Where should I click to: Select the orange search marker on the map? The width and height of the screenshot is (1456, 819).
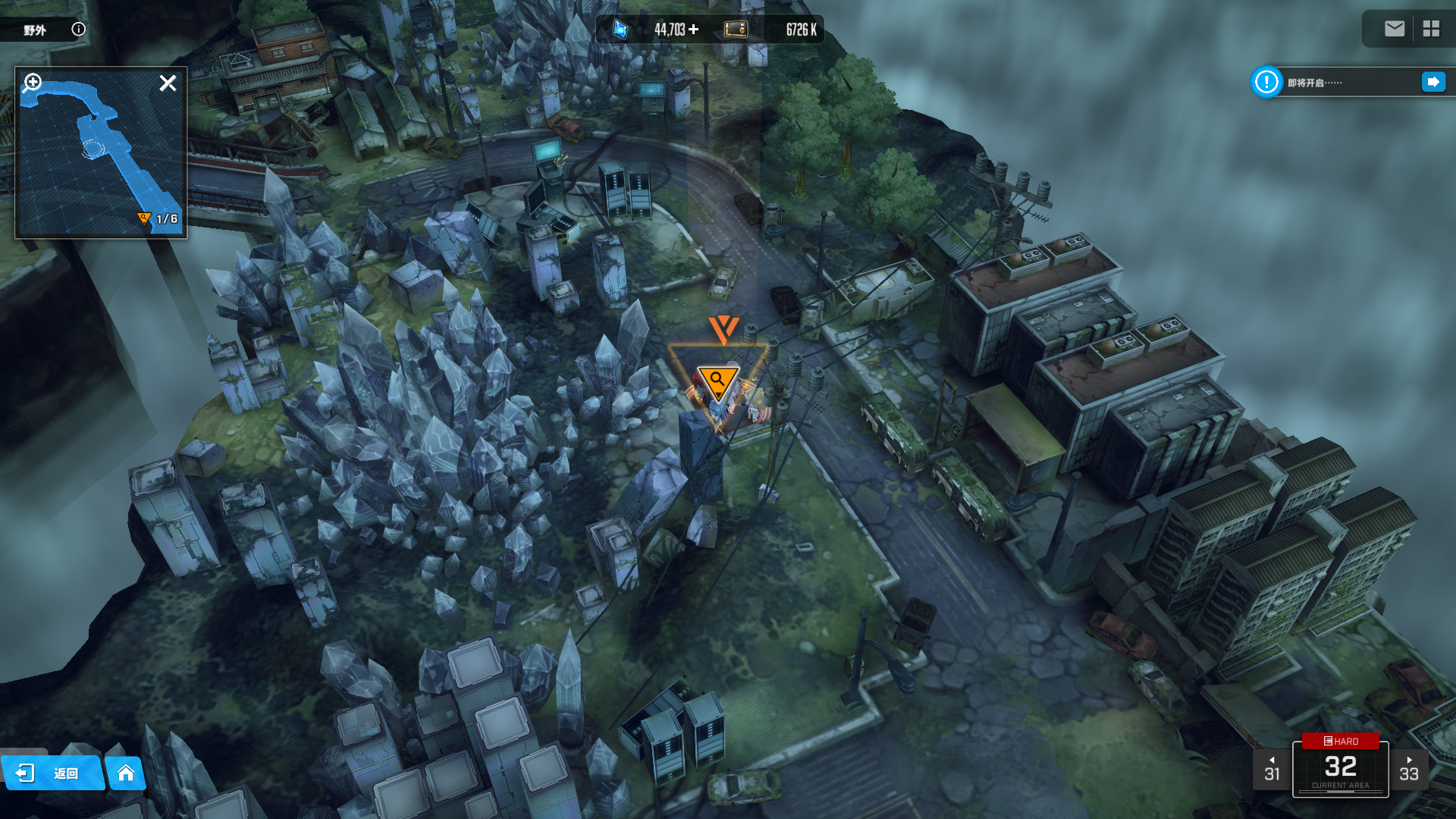pos(717,381)
